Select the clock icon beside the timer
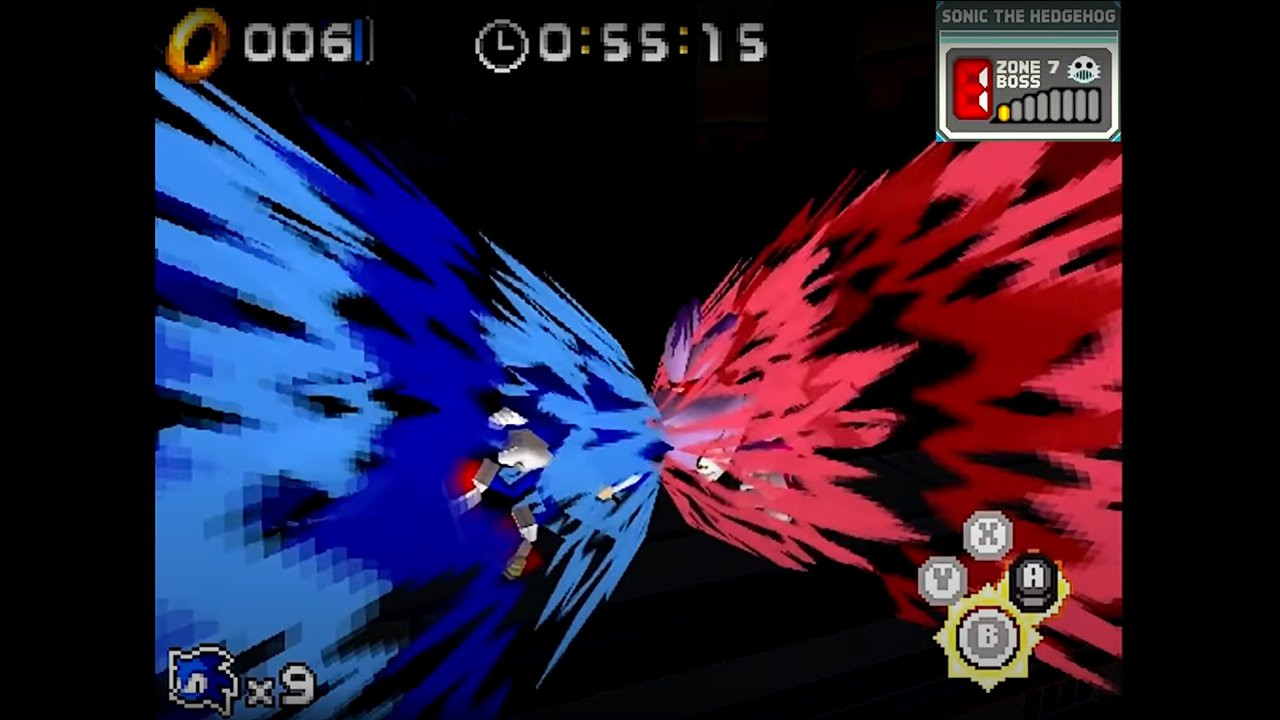1280x720 pixels. pos(502,42)
